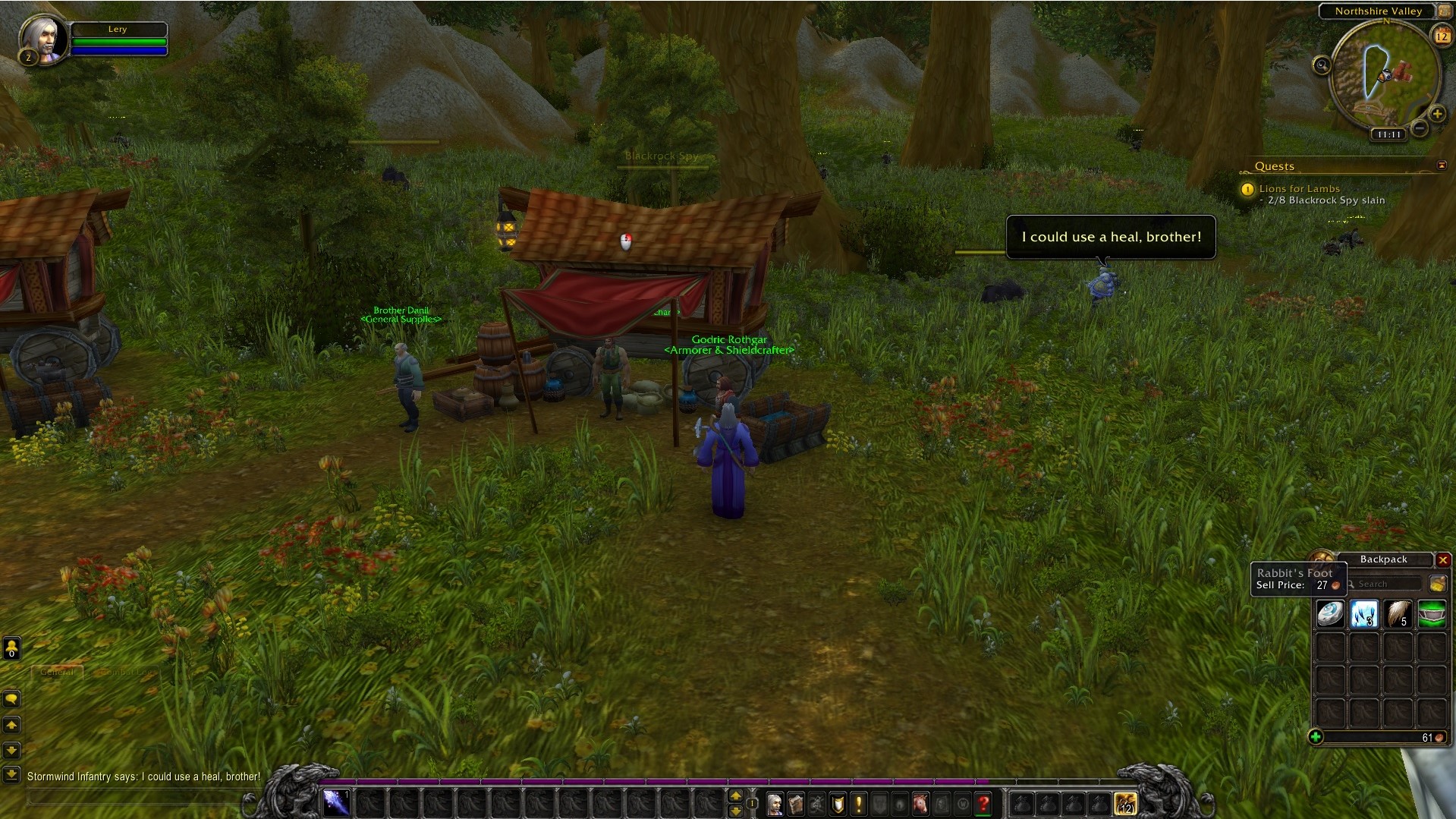Image resolution: width=1456 pixels, height=819 pixels.
Task: Select the Rabbit's Foot stack of three
Action: [x=1363, y=613]
